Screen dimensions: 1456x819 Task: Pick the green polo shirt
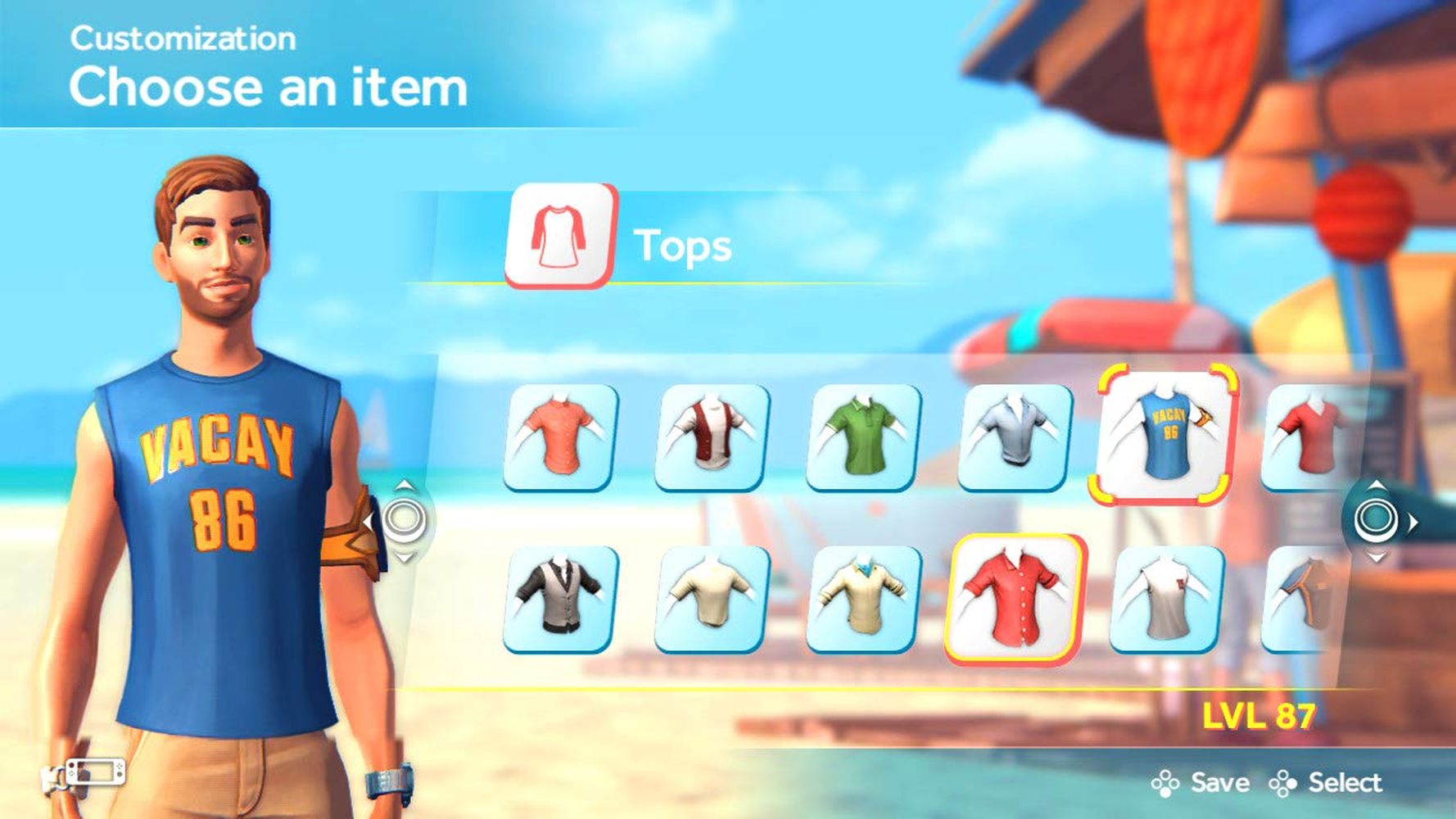pos(863,437)
